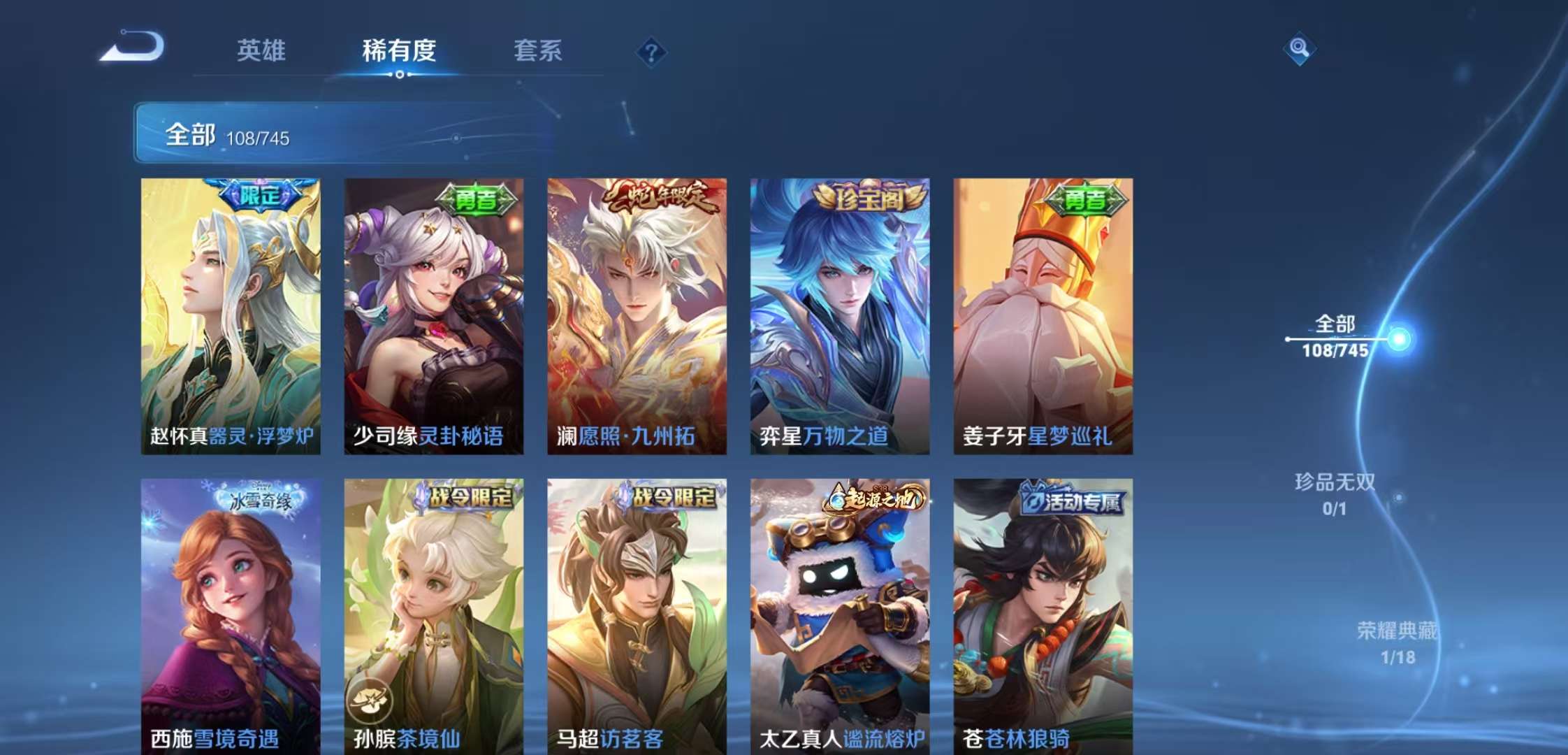Image resolution: width=1568 pixels, height=755 pixels.
Task: Open search with the magnifier icon
Action: [x=1301, y=49]
